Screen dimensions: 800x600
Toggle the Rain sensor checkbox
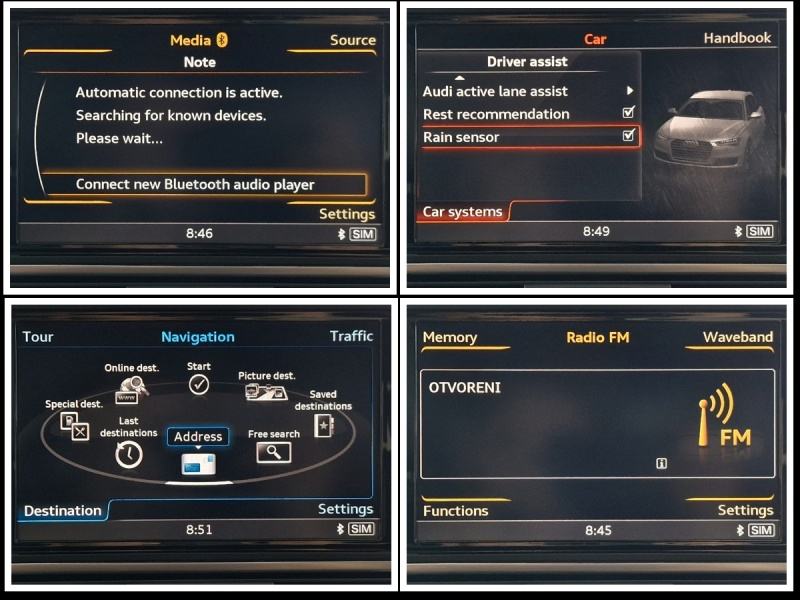[628, 136]
